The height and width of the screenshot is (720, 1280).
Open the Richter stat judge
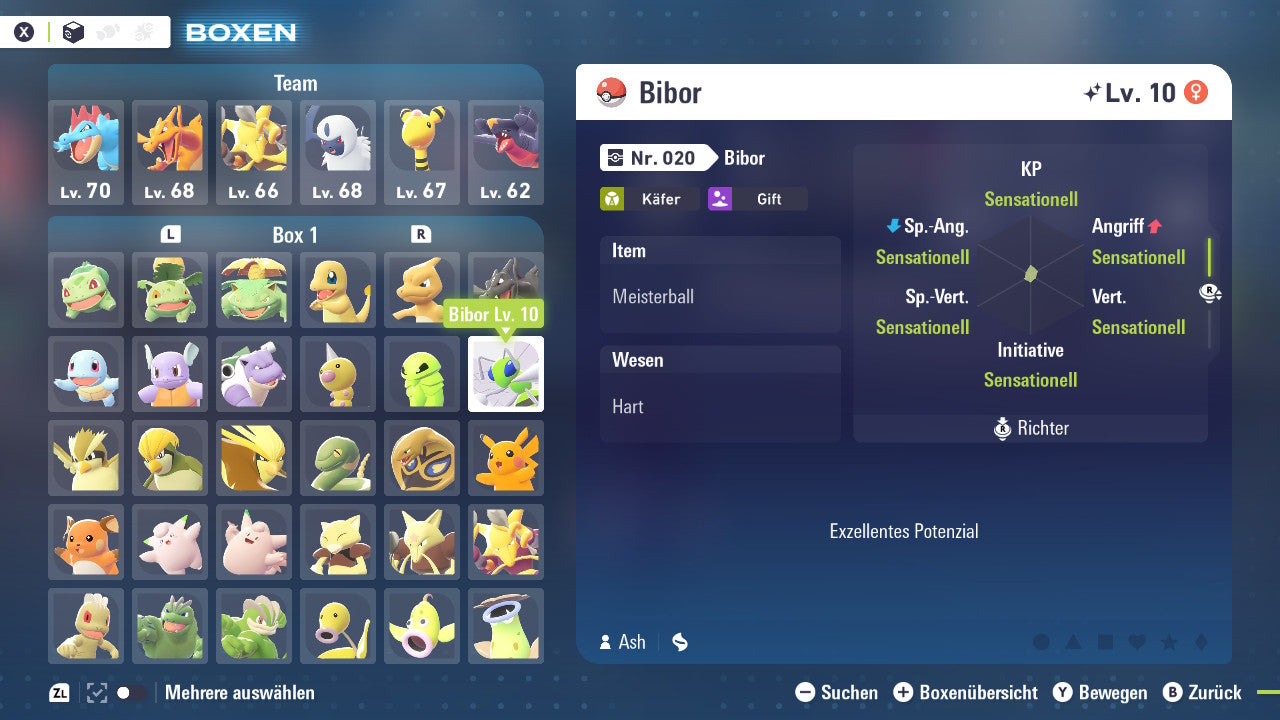pyautogui.click(x=1030, y=427)
